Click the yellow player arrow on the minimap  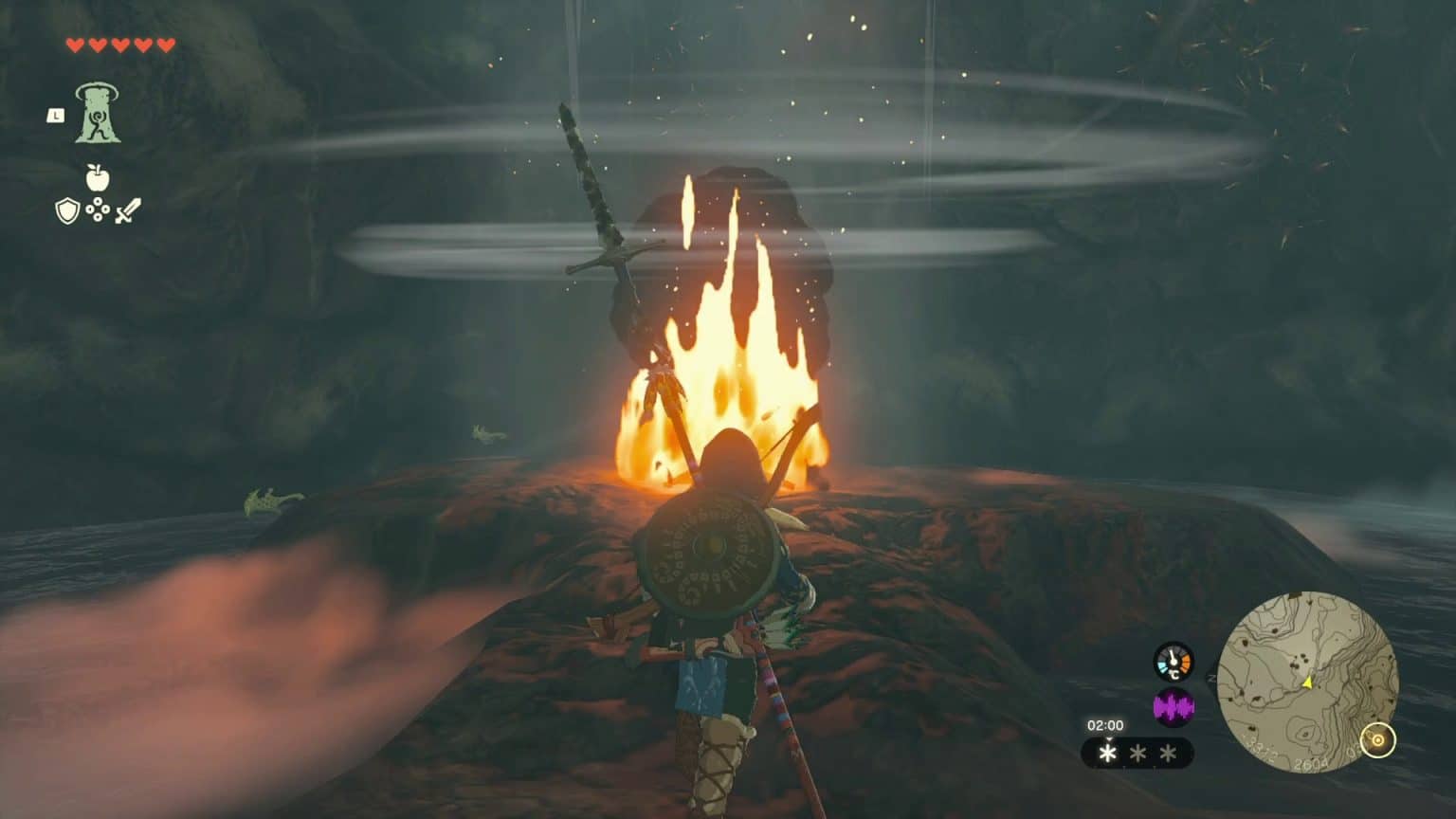point(1306,683)
